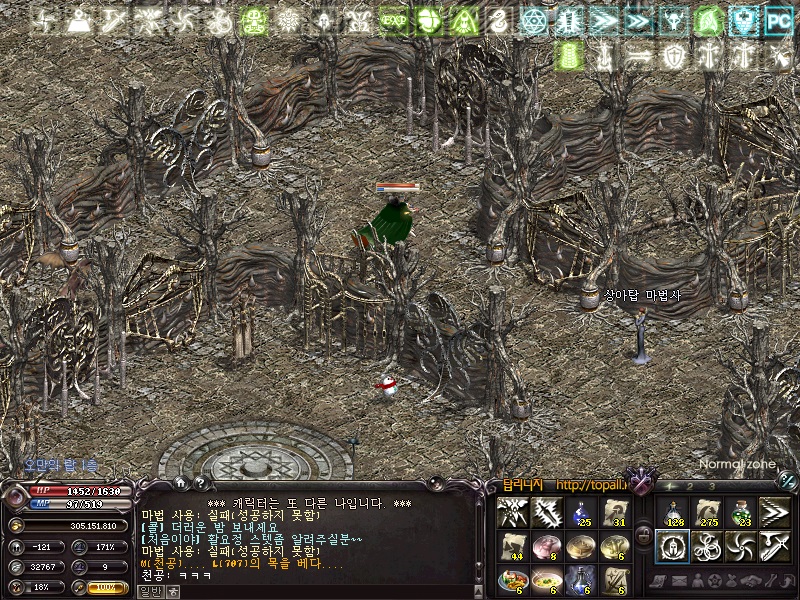Click the PC buff icon
The width and height of the screenshot is (800, 600).
pyautogui.click(x=777, y=20)
